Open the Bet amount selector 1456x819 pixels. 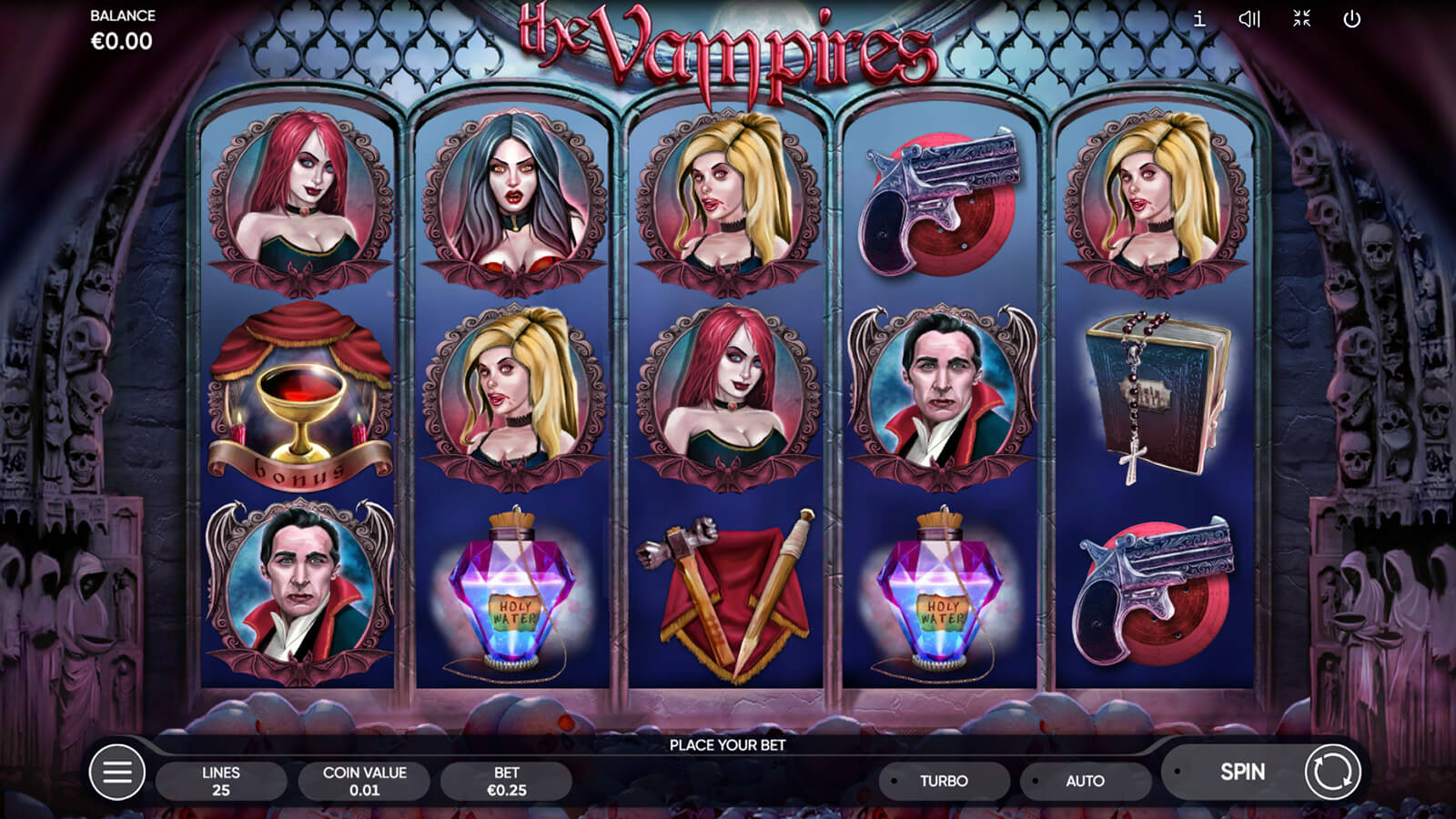[x=506, y=781]
